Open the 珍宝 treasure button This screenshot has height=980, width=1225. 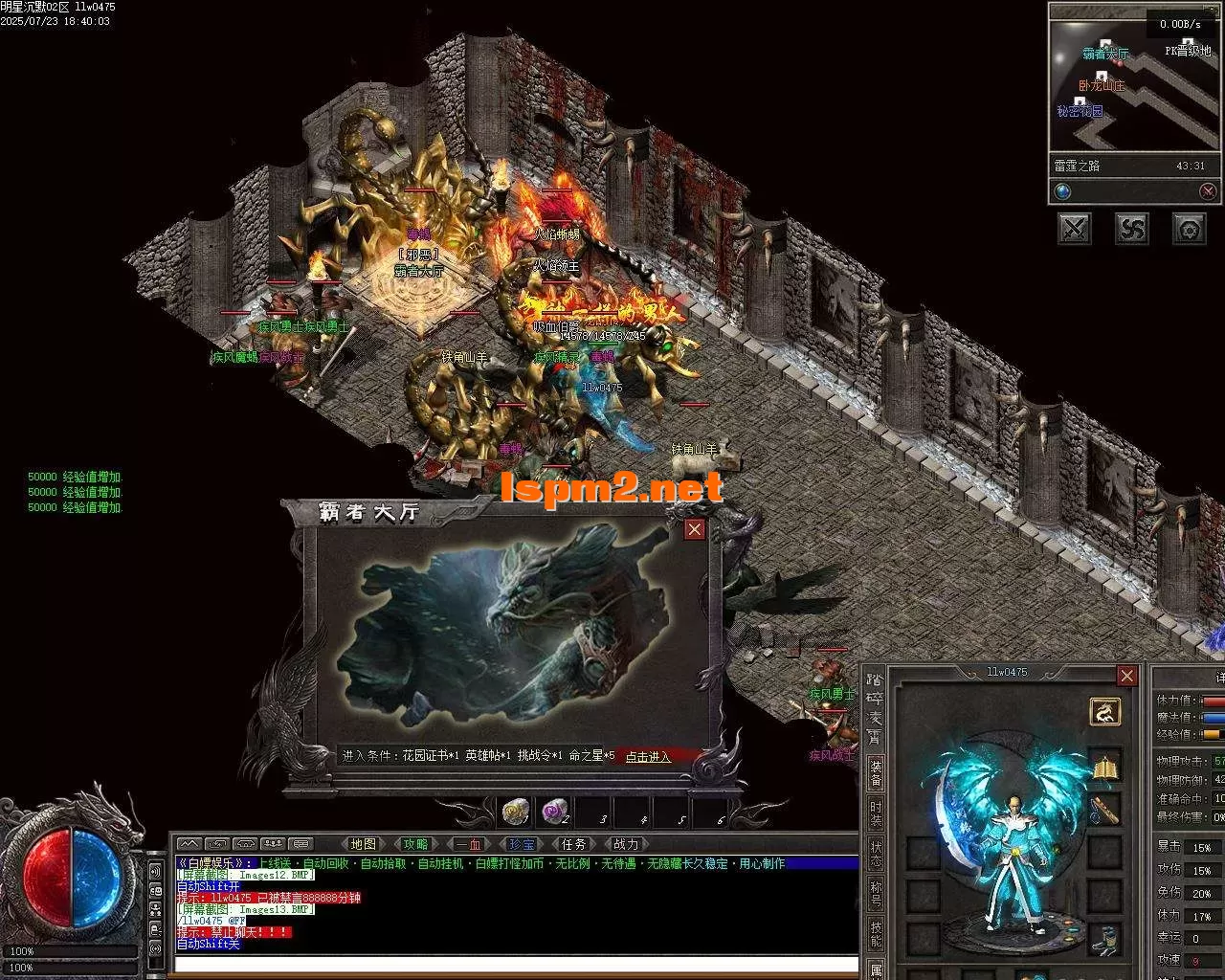(521, 844)
